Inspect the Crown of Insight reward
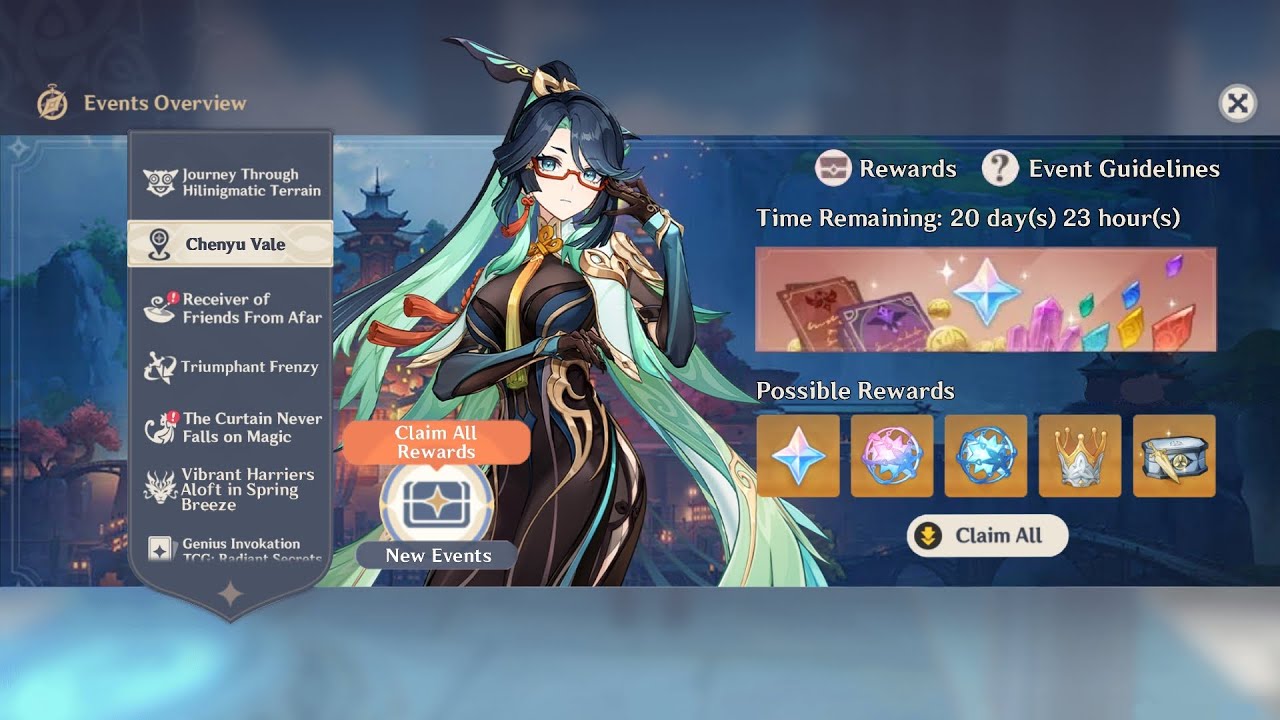The height and width of the screenshot is (720, 1280). pos(1080,456)
